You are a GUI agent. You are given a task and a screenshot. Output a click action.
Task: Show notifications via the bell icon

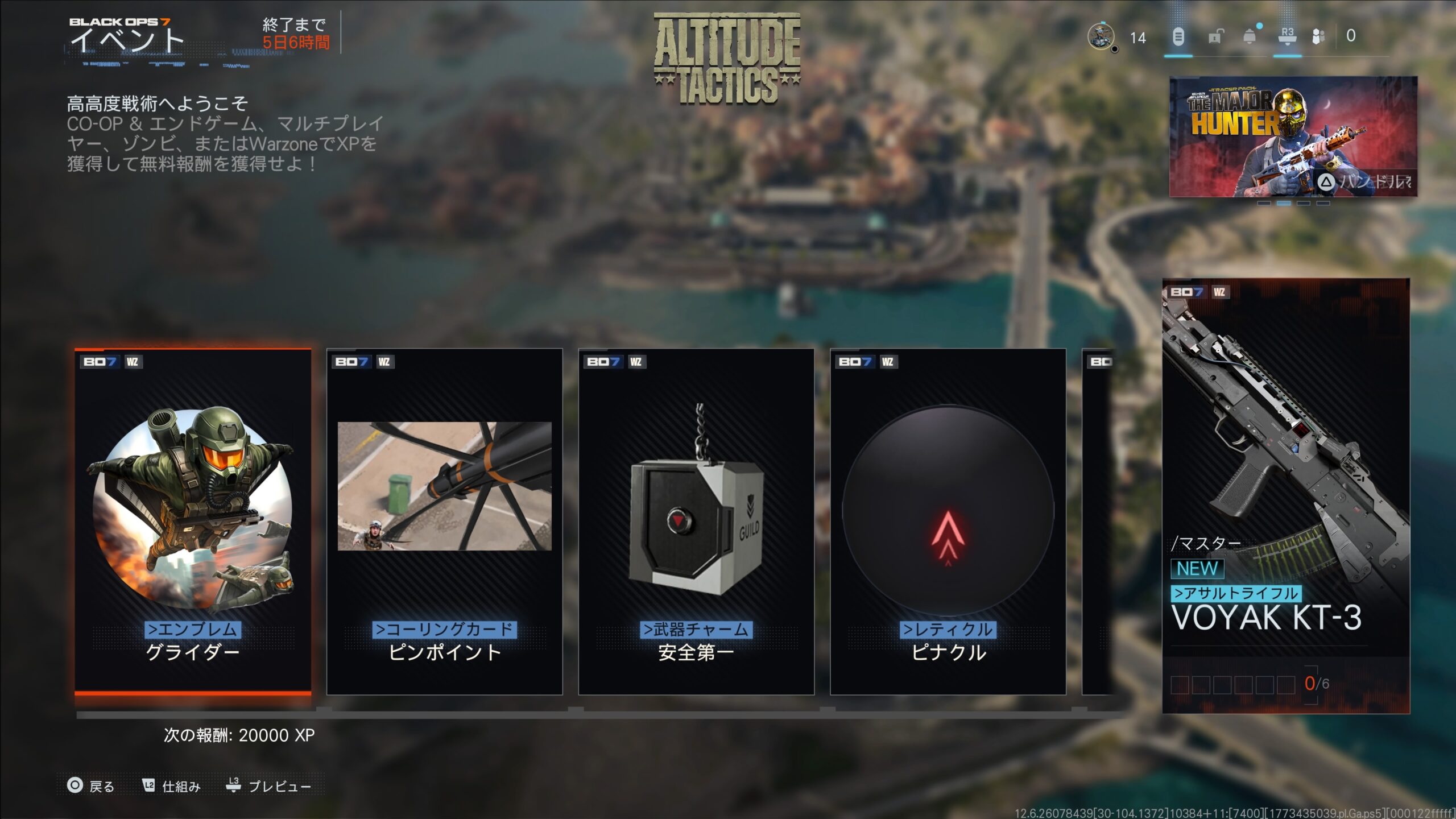point(1250,37)
